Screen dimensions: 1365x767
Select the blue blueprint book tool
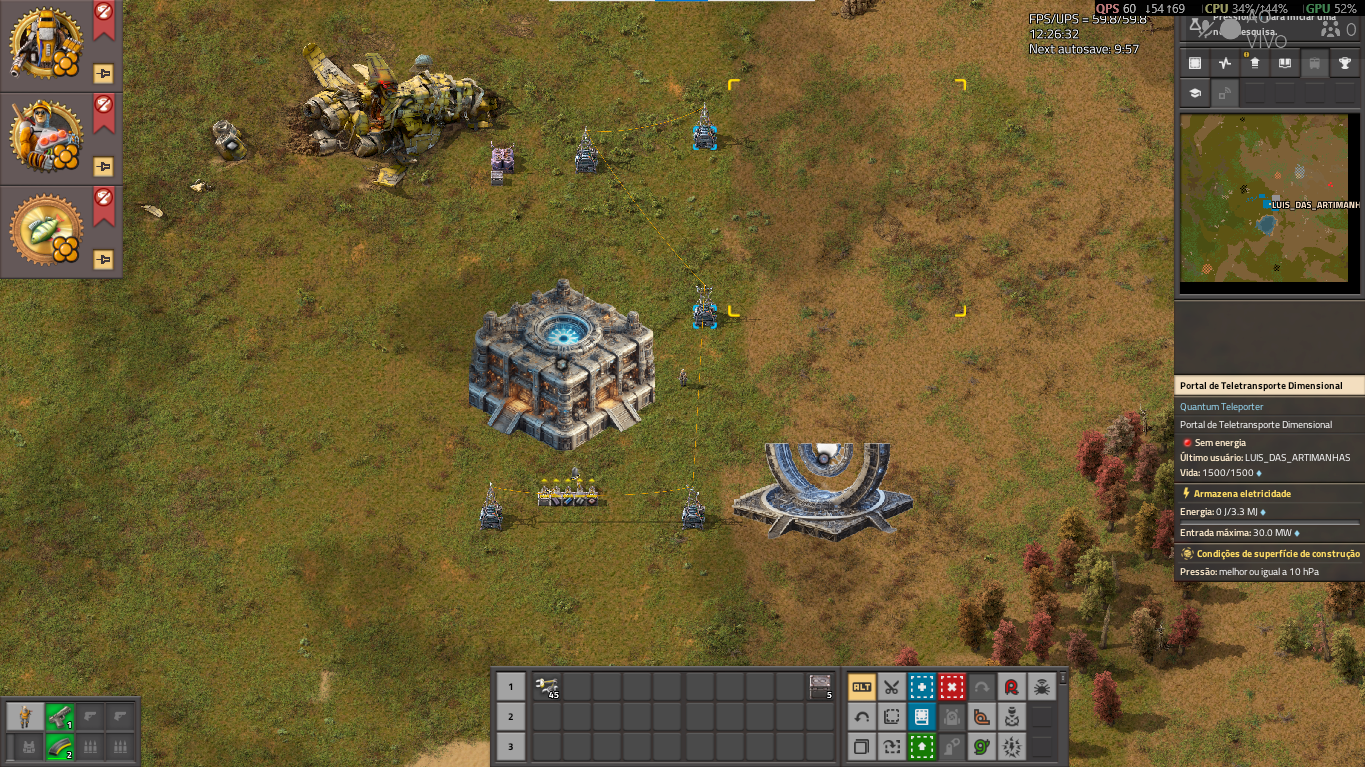tap(921, 717)
